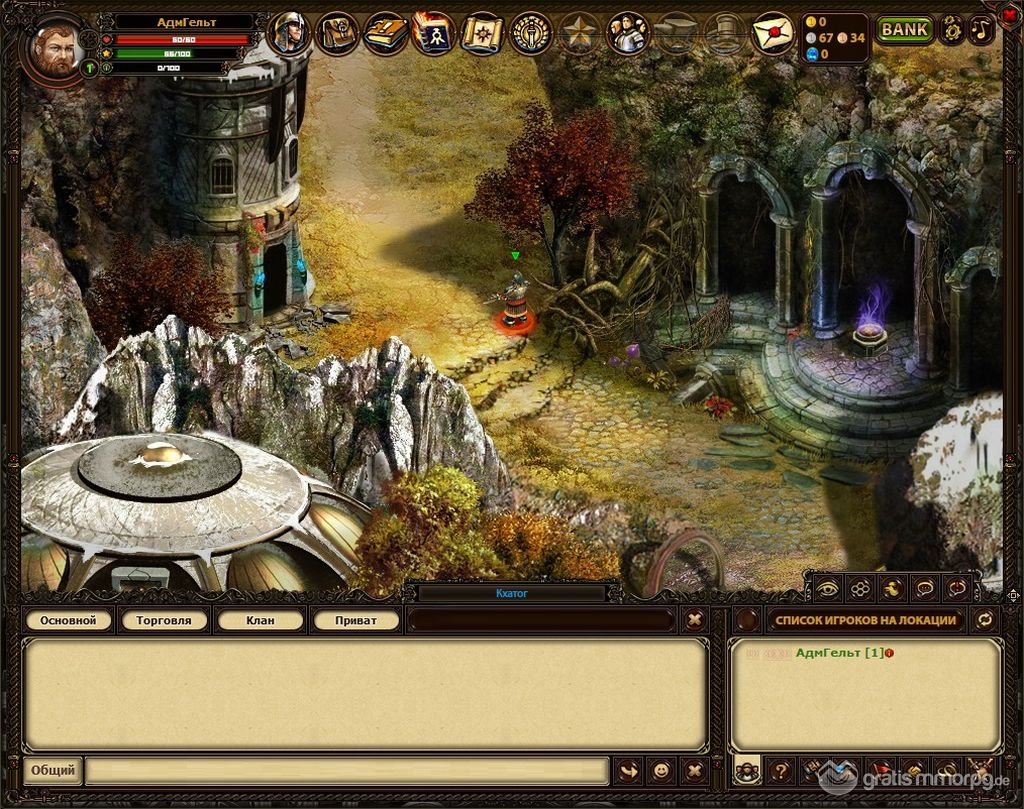Open the helmeted warrior character icon
Image resolution: width=1024 pixels, height=809 pixels.
pos(289,33)
